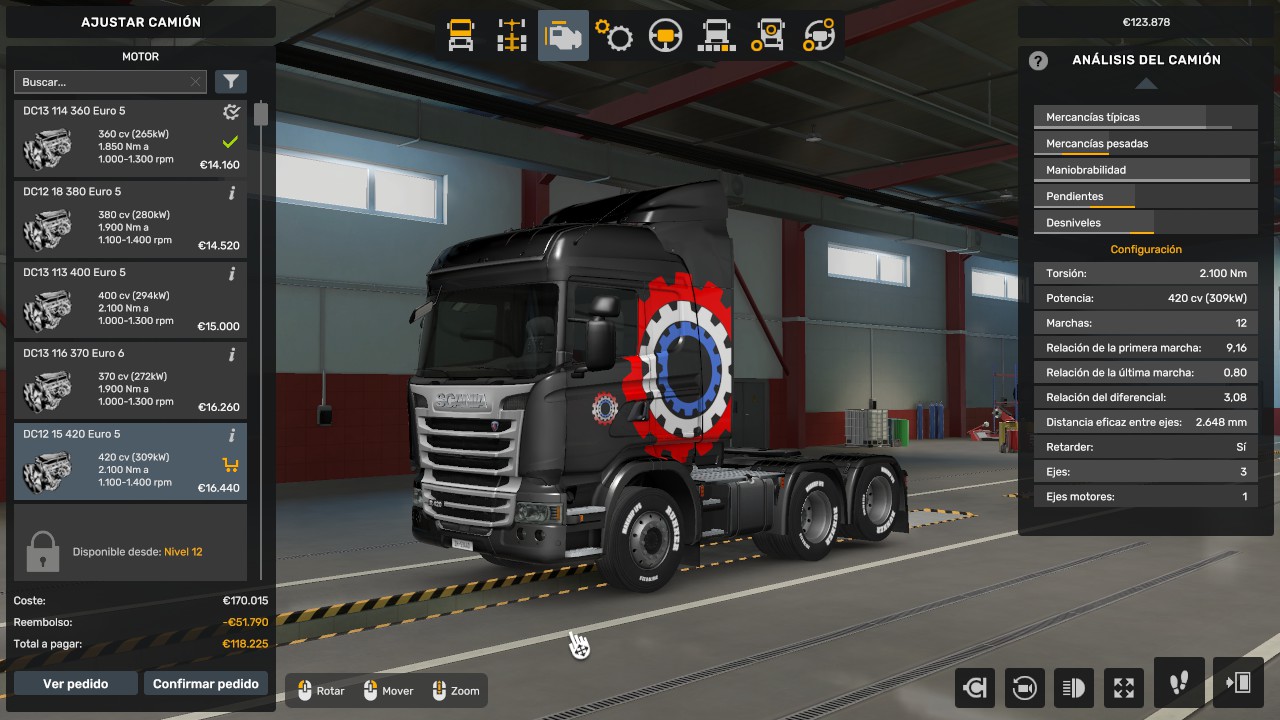Choose the DC12 15 420 Euro 5 engine
Viewport: 1280px width, 720px height.
[x=130, y=461]
